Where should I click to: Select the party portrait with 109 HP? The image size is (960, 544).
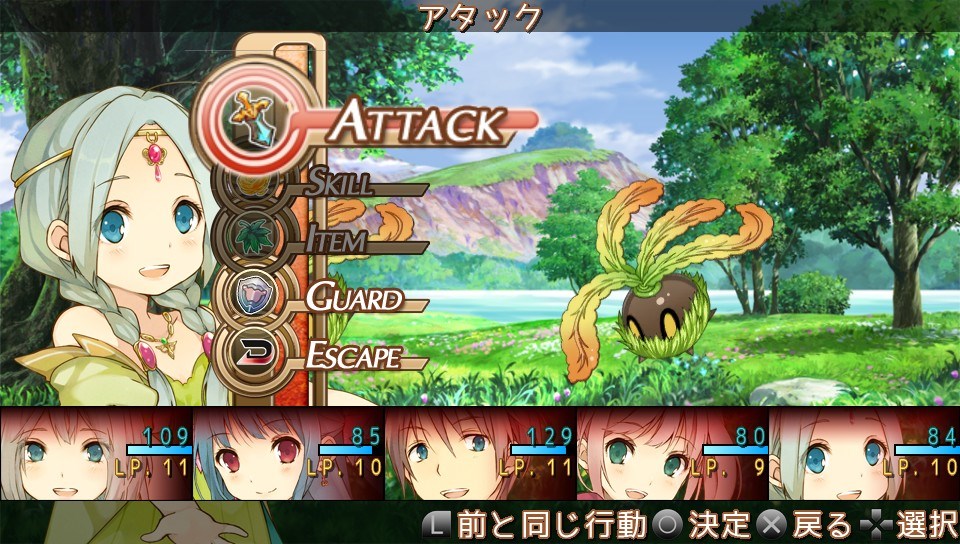tap(96, 453)
